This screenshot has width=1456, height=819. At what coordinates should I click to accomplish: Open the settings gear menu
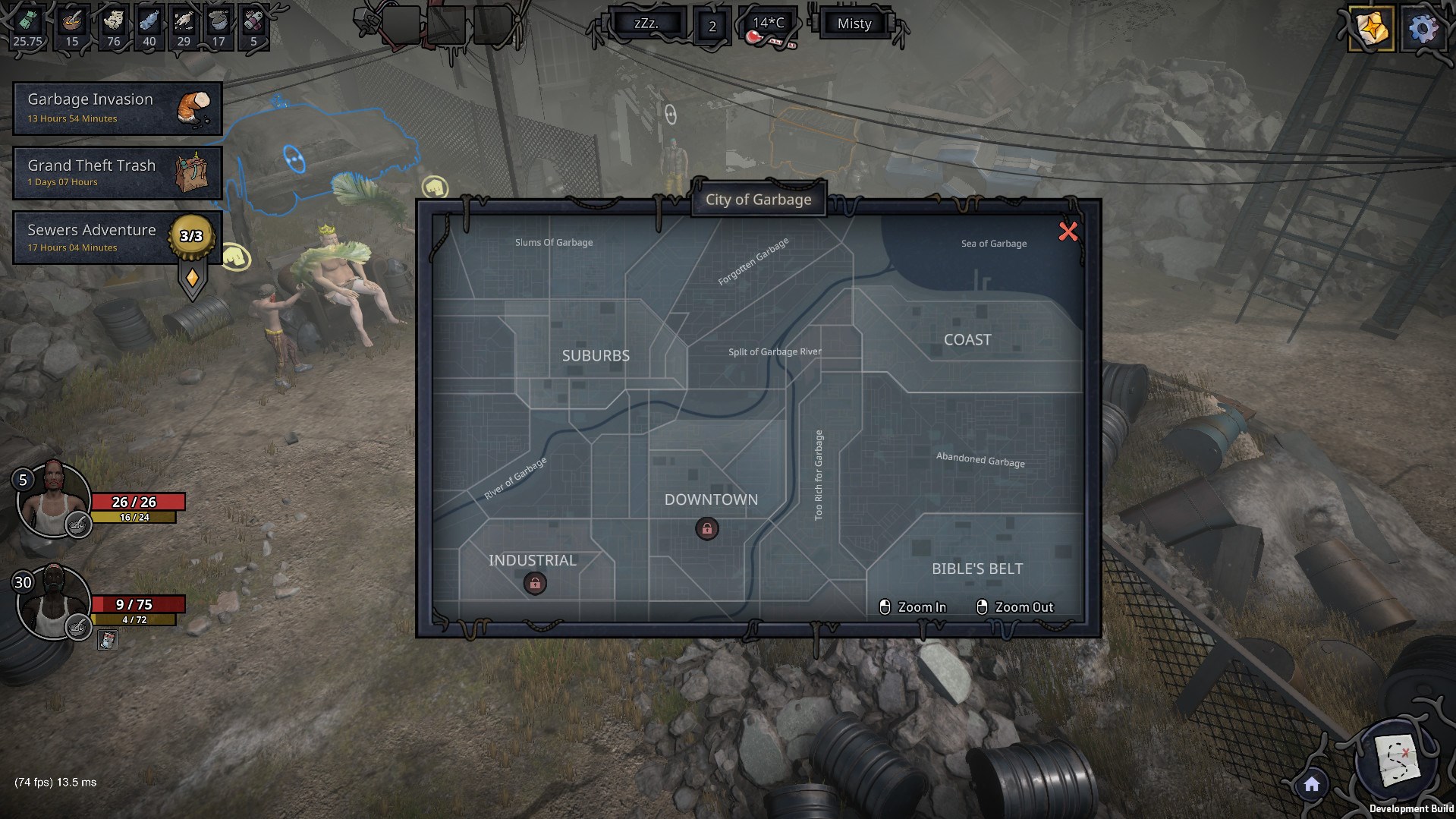pyautogui.click(x=1423, y=30)
